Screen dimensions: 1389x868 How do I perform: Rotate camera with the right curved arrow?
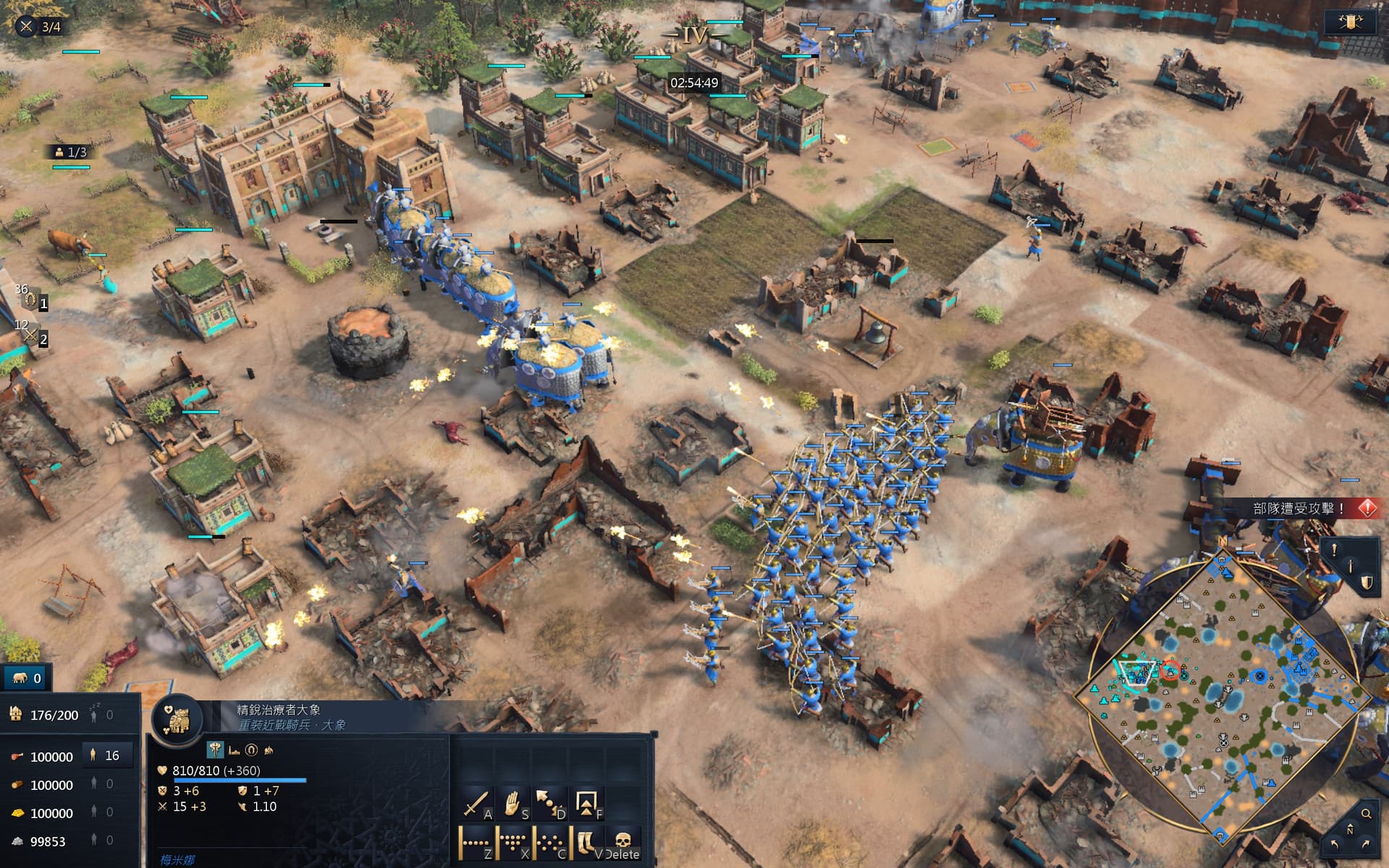coord(1365,844)
